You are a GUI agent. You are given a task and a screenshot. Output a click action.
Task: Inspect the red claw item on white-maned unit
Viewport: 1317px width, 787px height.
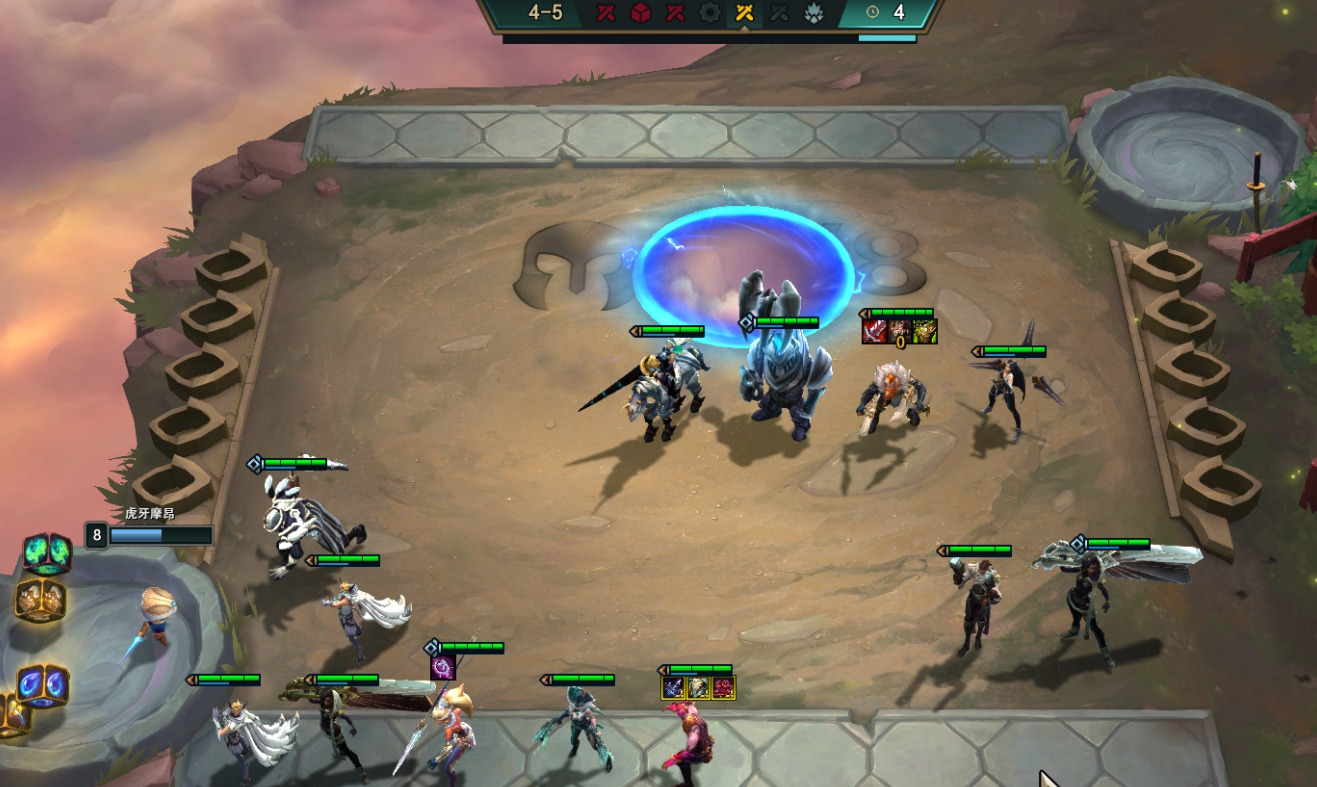coord(875,332)
